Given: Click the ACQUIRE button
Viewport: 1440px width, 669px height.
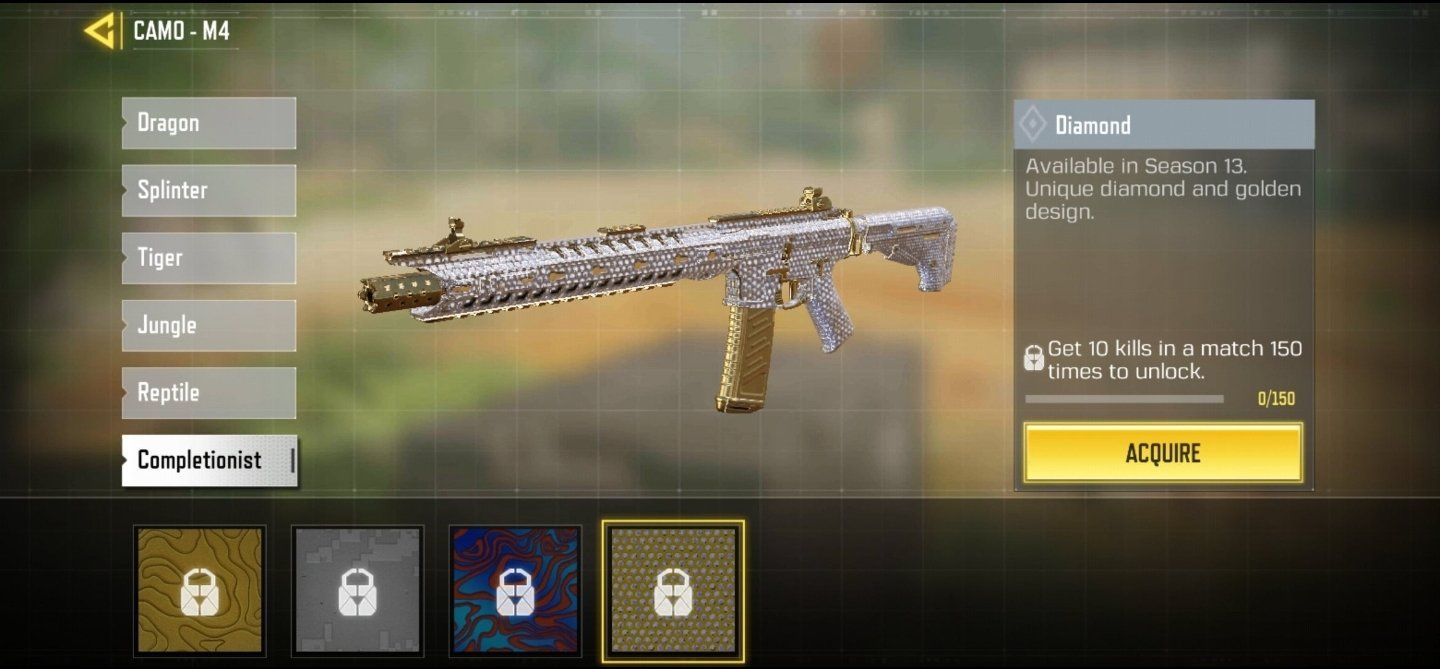Looking at the screenshot, I should click(1163, 453).
